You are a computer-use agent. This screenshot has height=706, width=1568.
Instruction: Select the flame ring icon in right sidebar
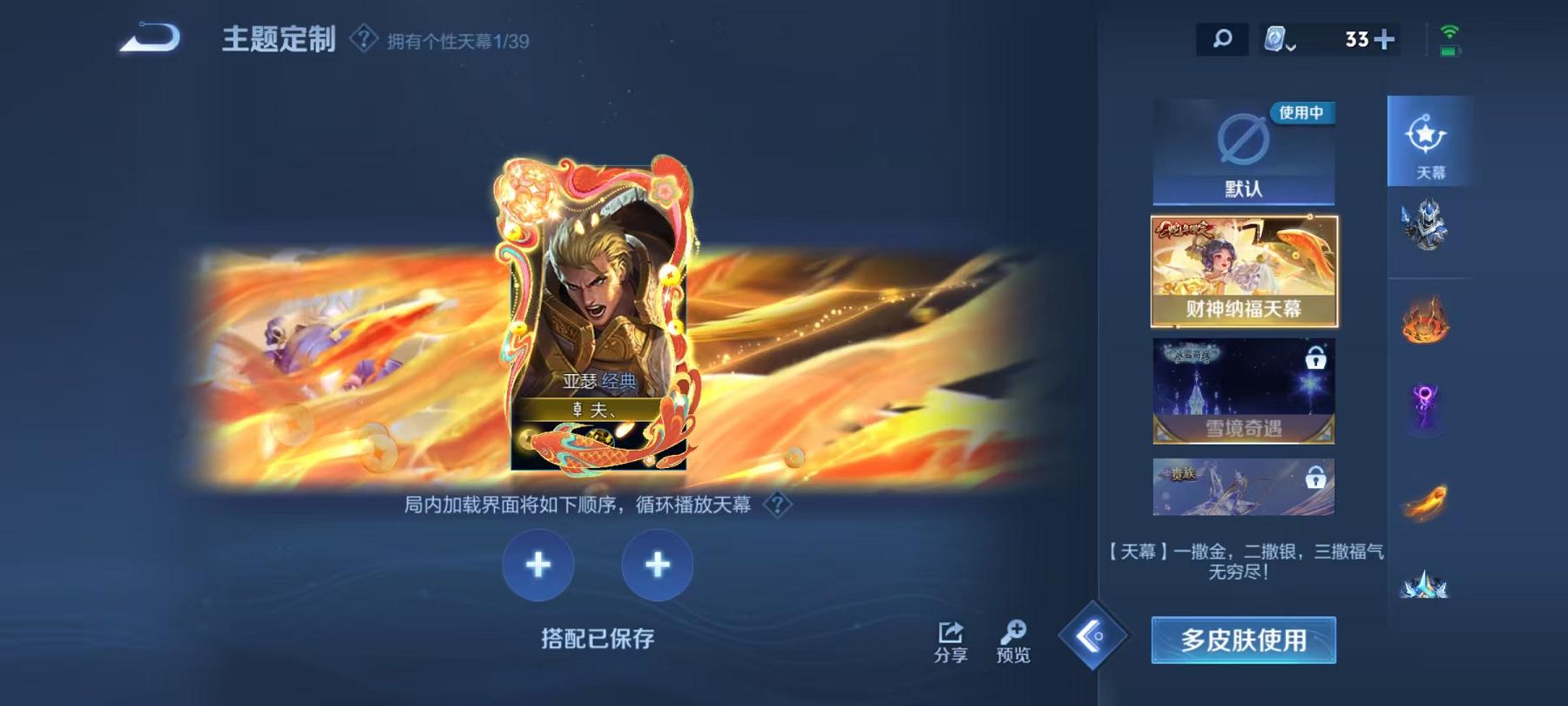pyautogui.click(x=1428, y=321)
